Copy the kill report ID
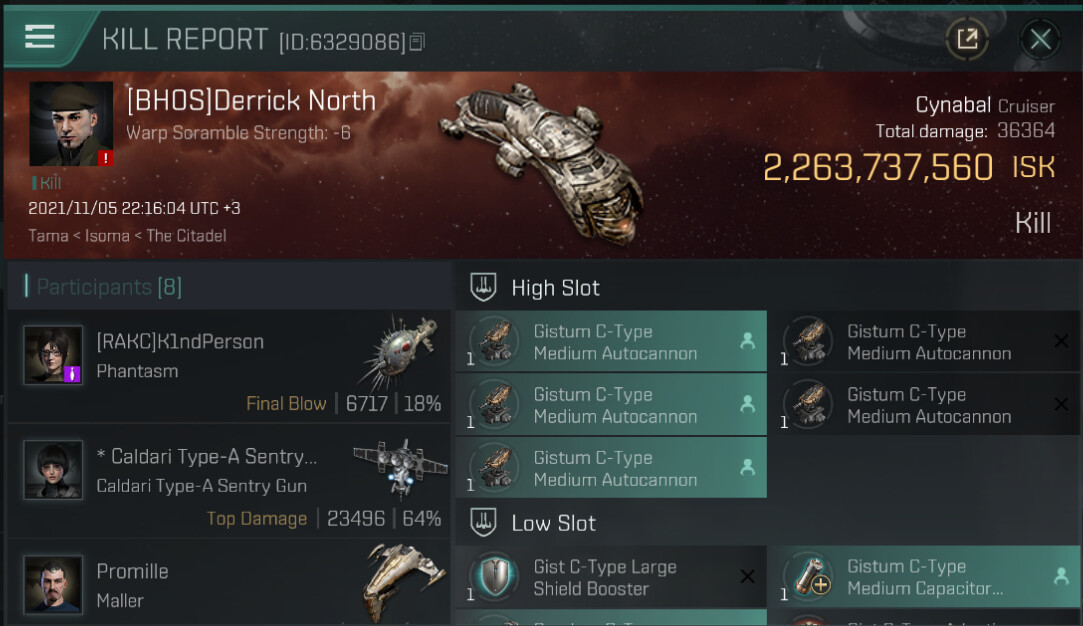 point(417,41)
